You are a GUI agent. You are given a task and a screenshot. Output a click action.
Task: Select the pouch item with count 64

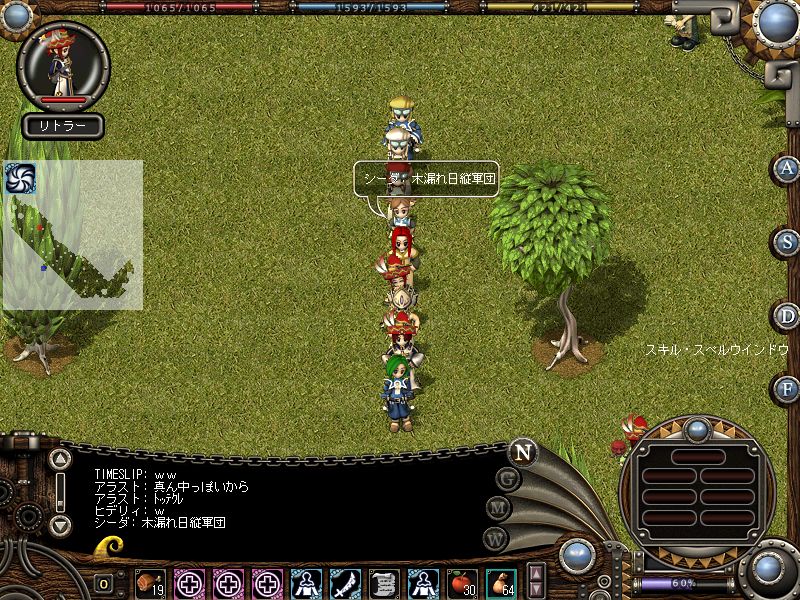click(x=501, y=583)
